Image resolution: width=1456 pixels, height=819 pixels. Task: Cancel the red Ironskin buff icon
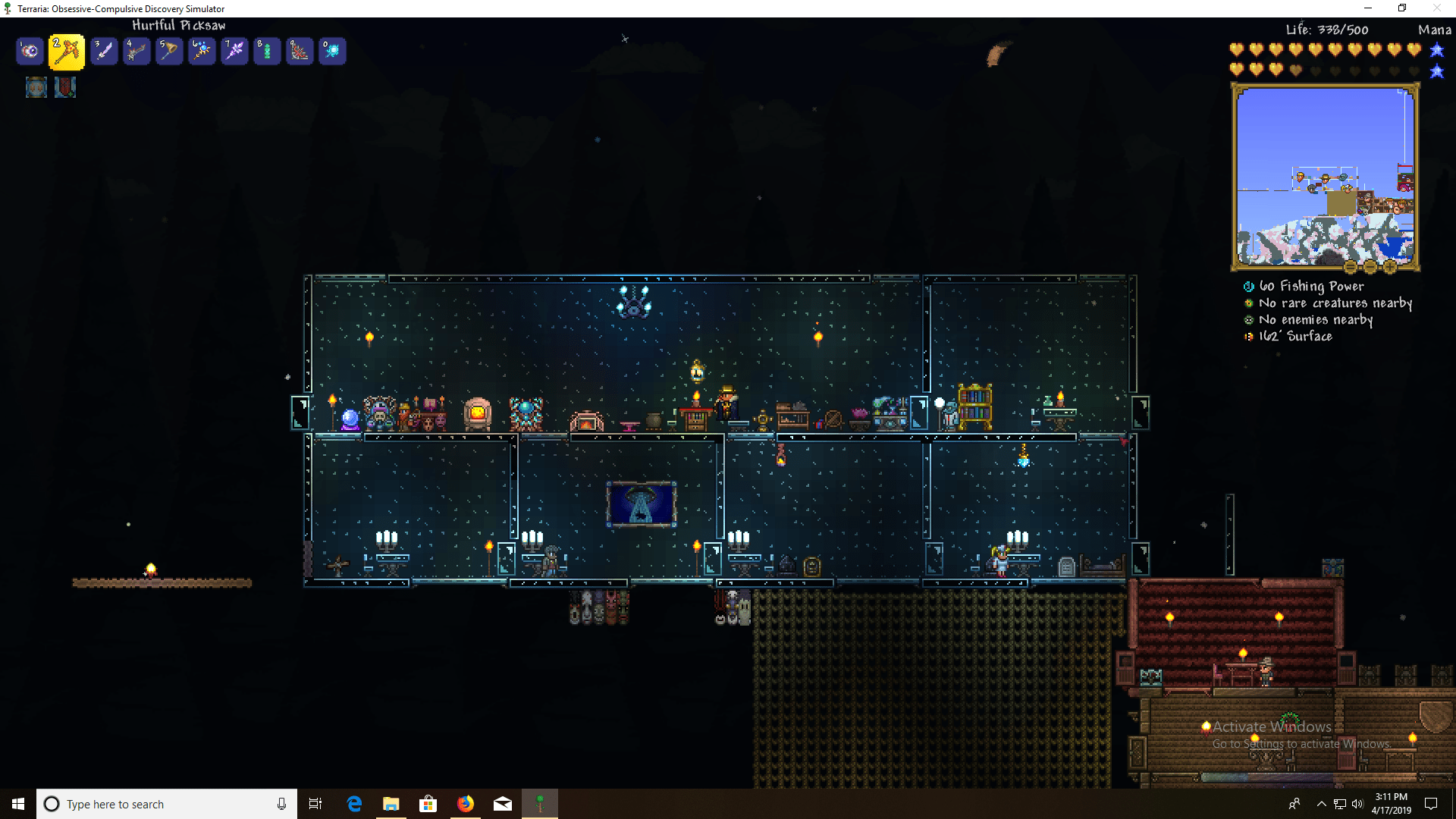click(x=65, y=87)
